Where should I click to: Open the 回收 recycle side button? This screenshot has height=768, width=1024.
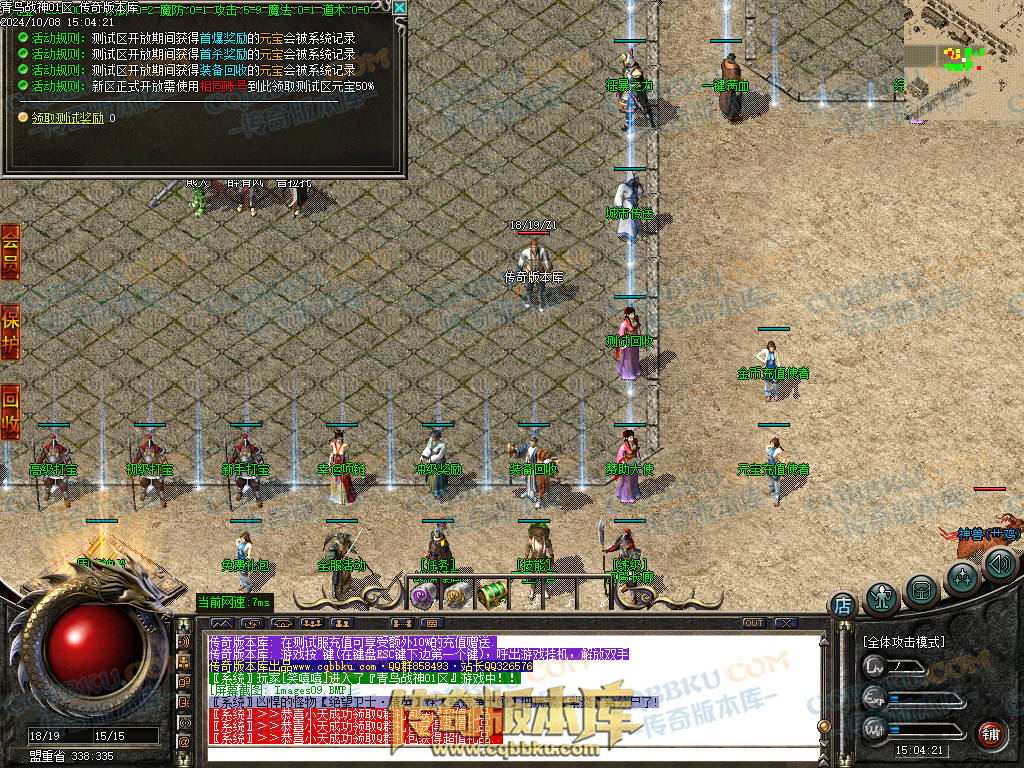10,411
